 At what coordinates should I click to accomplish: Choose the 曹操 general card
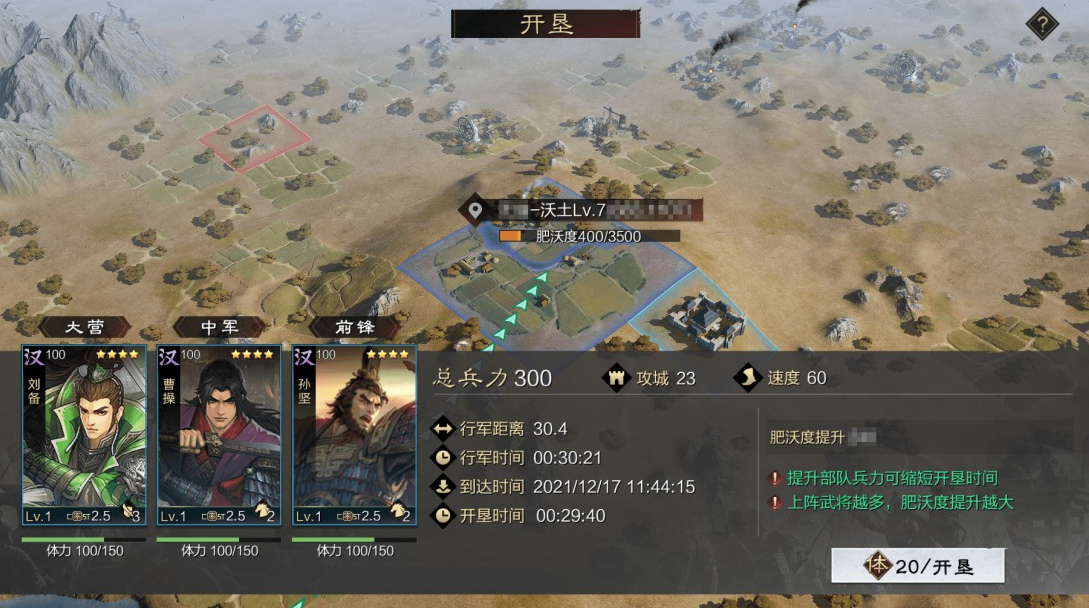tap(218, 436)
